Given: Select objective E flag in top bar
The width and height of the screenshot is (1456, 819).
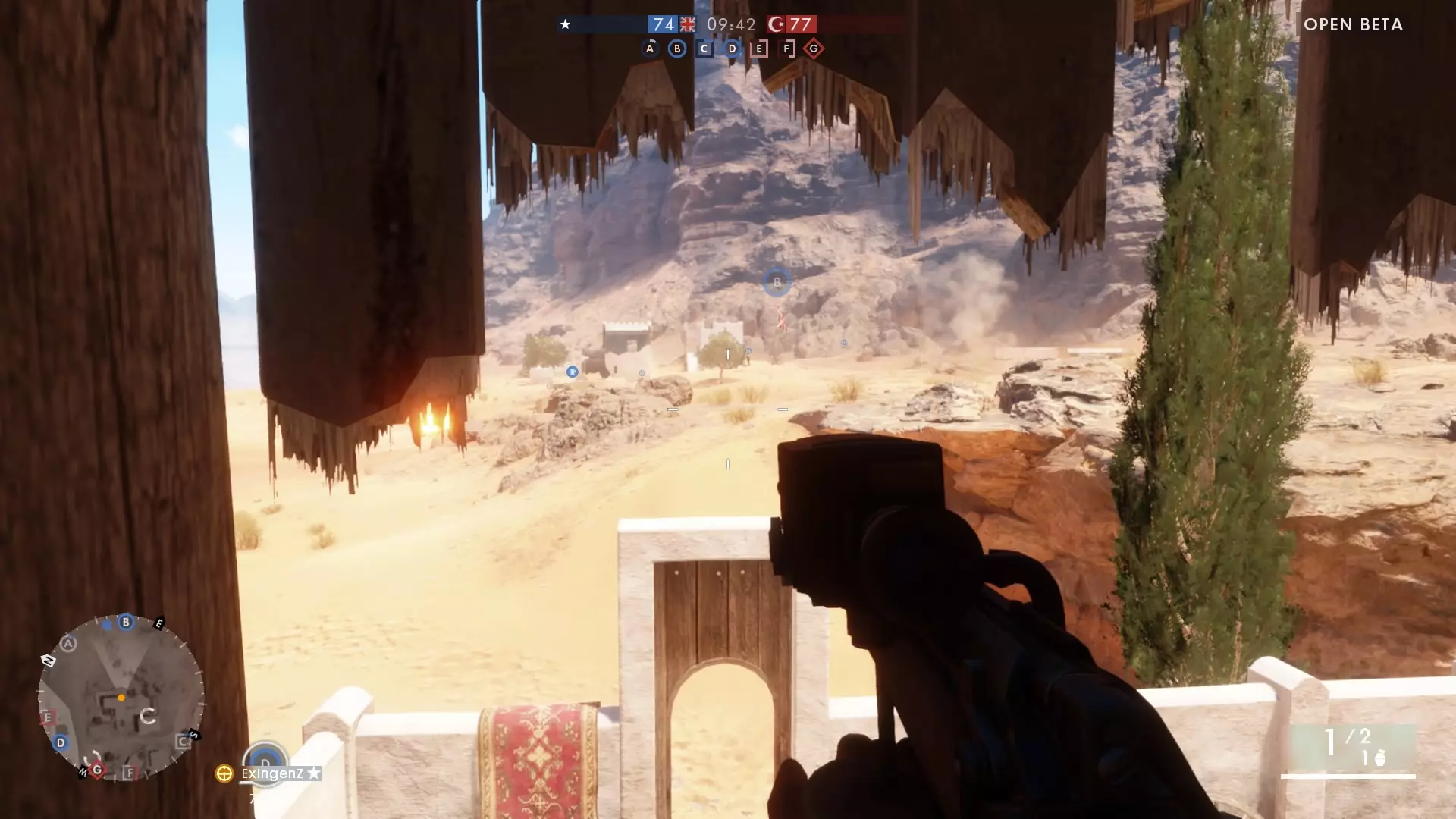Looking at the screenshot, I should tap(759, 49).
